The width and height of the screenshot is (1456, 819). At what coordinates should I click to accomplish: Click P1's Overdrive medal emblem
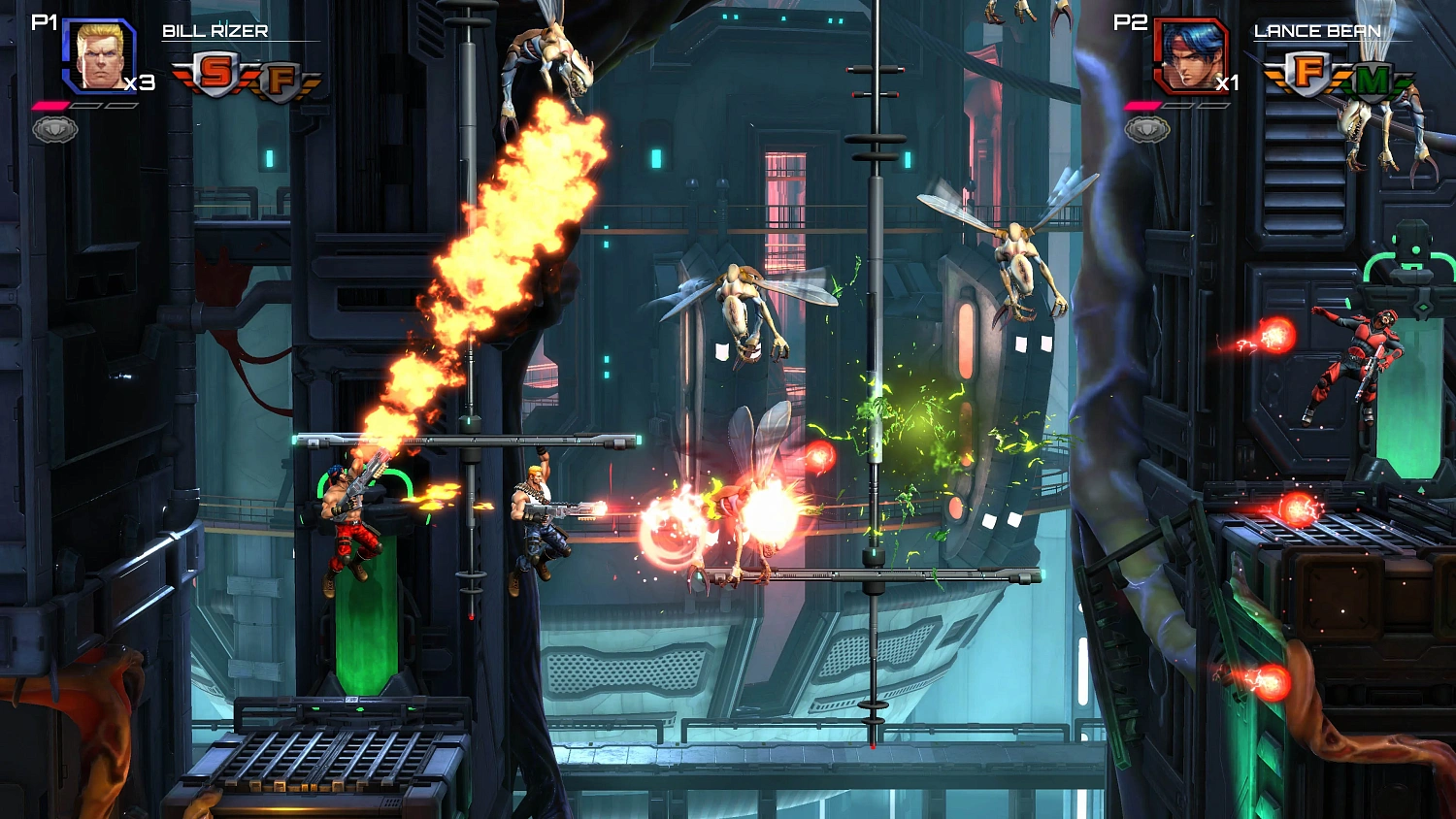pos(55,128)
